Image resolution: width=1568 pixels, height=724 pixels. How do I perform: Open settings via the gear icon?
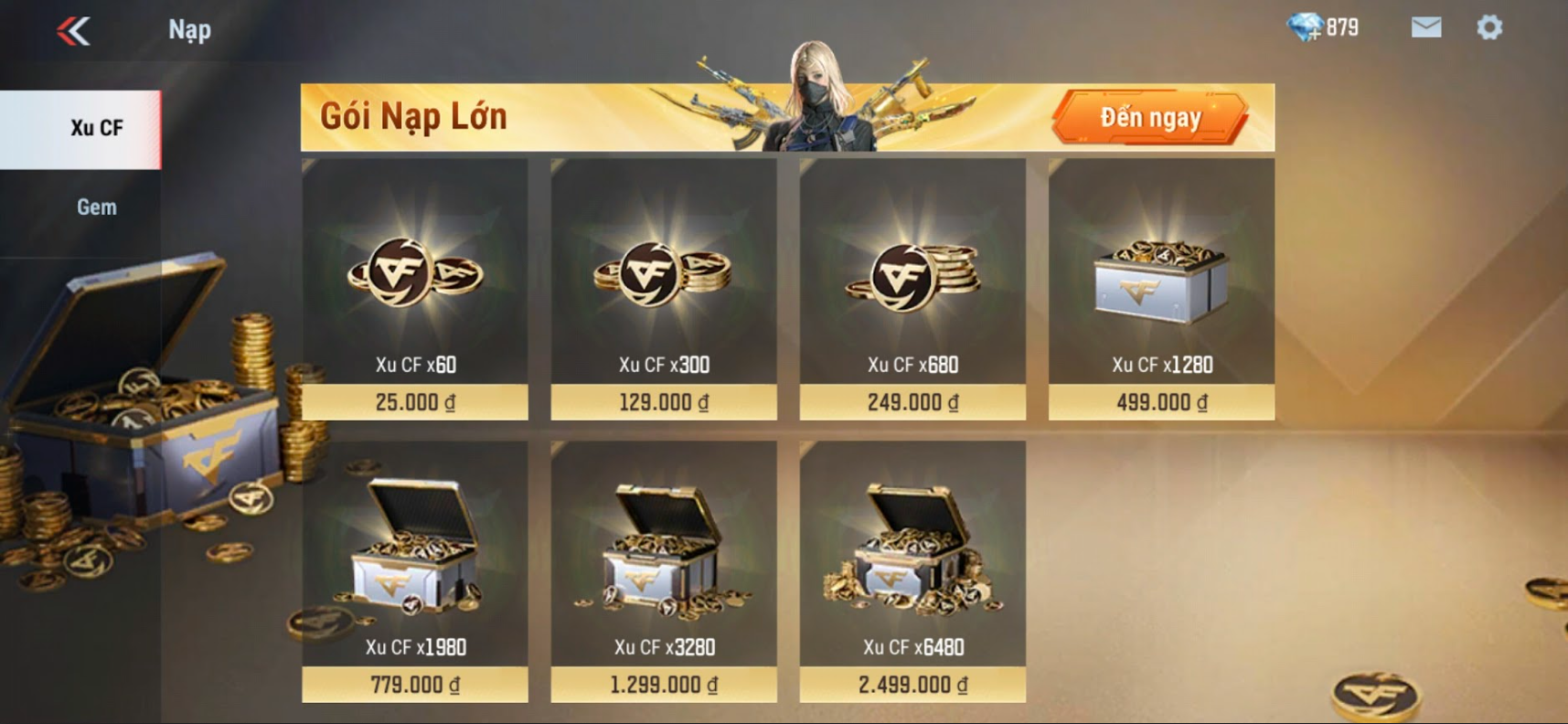[x=1489, y=27]
